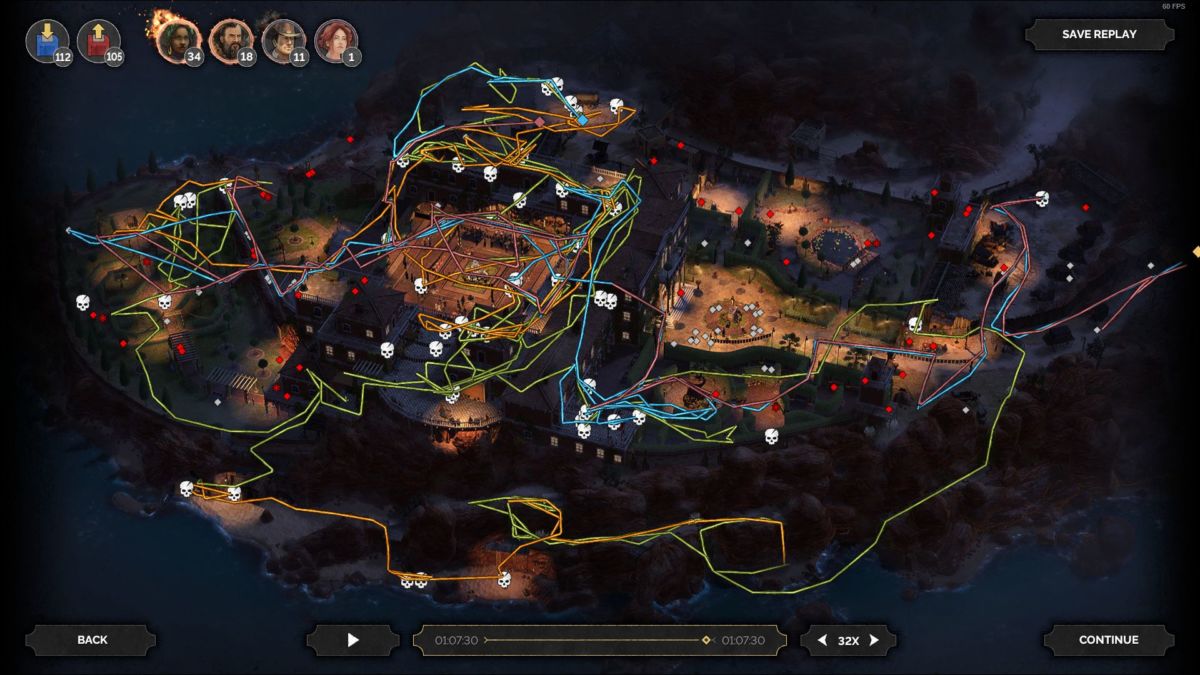This screenshot has height=675, width=1200.
Task: Increase the replay speed with right arrow
Action: pos(874,640)
